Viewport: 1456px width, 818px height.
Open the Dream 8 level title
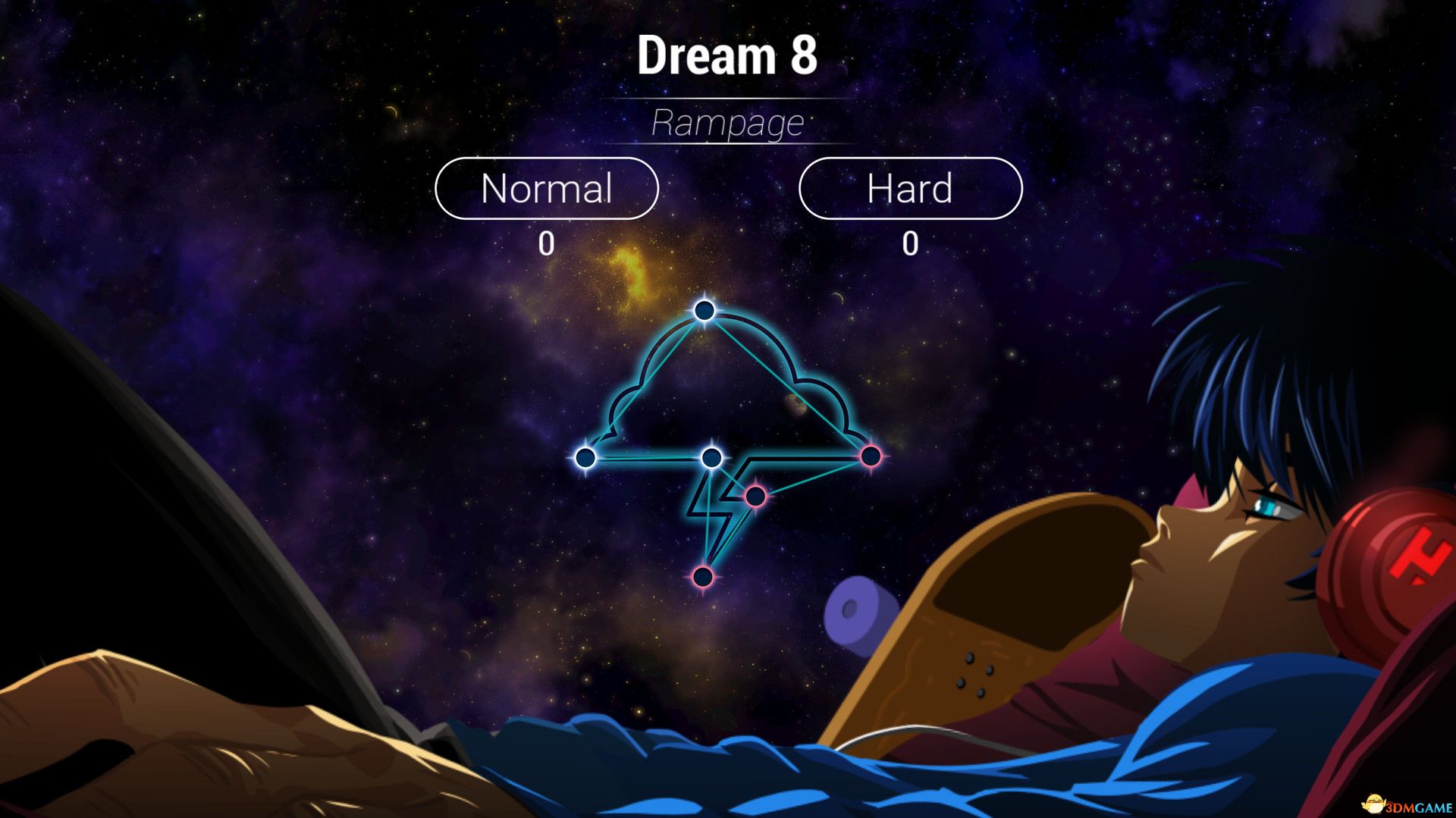click(x=730, y=56)
